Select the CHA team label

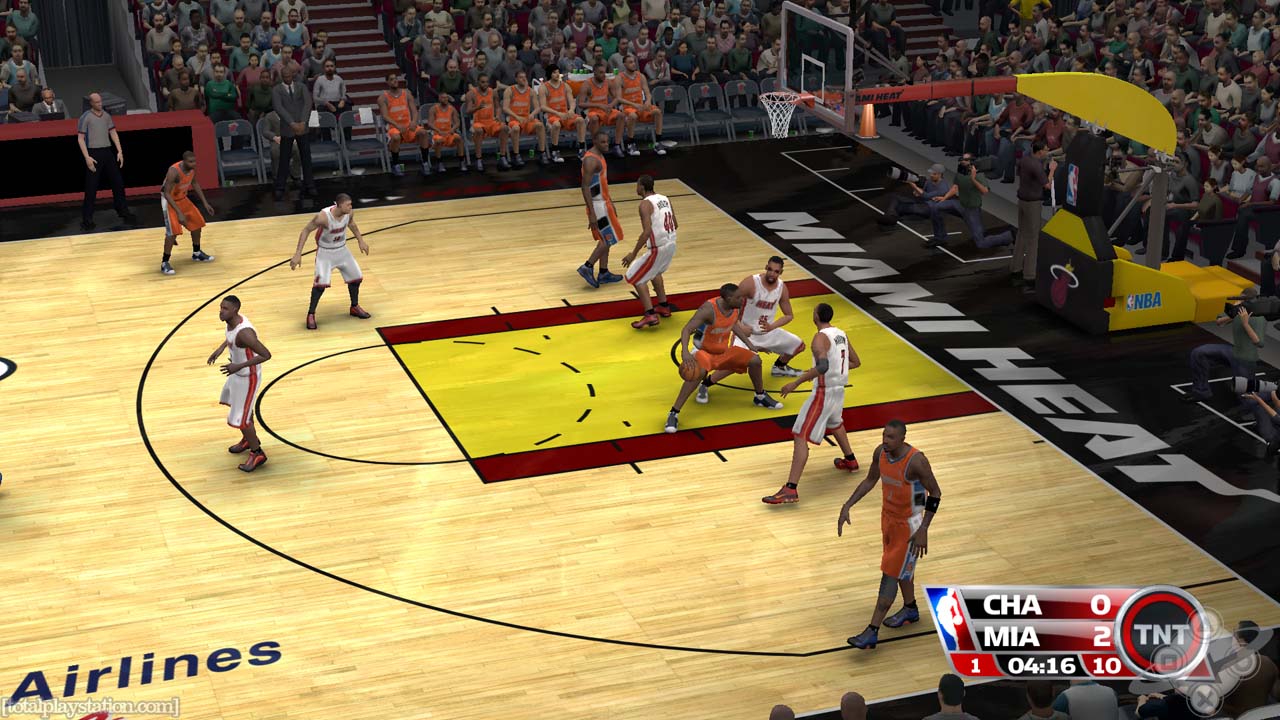pyautogui.click(x=1011, y=605)
